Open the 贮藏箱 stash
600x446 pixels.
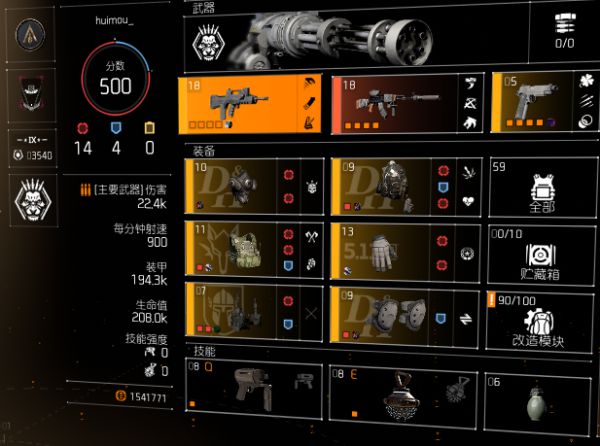pos(541,251)
